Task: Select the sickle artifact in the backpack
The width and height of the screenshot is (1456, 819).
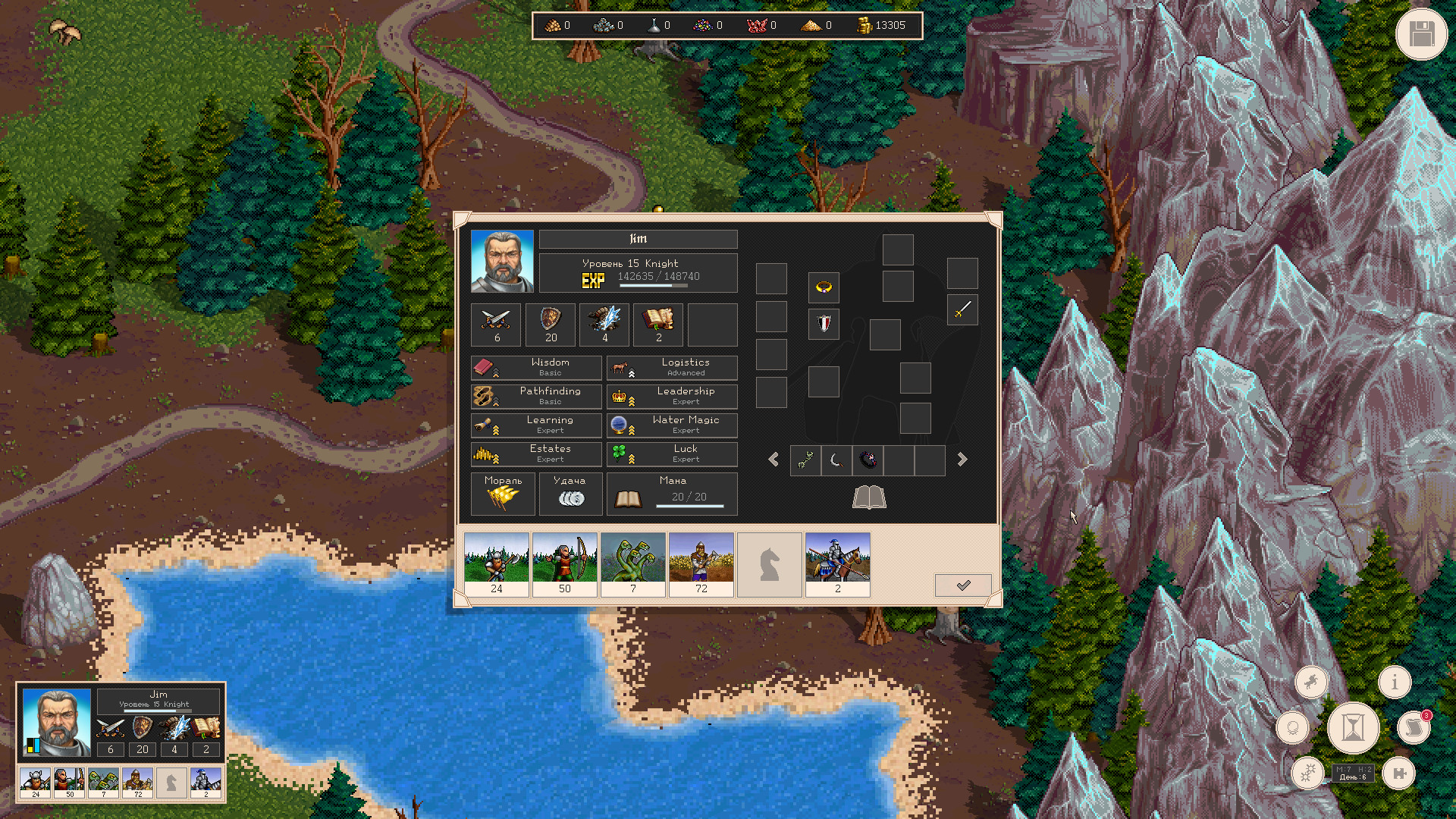Action: [836, 461]
